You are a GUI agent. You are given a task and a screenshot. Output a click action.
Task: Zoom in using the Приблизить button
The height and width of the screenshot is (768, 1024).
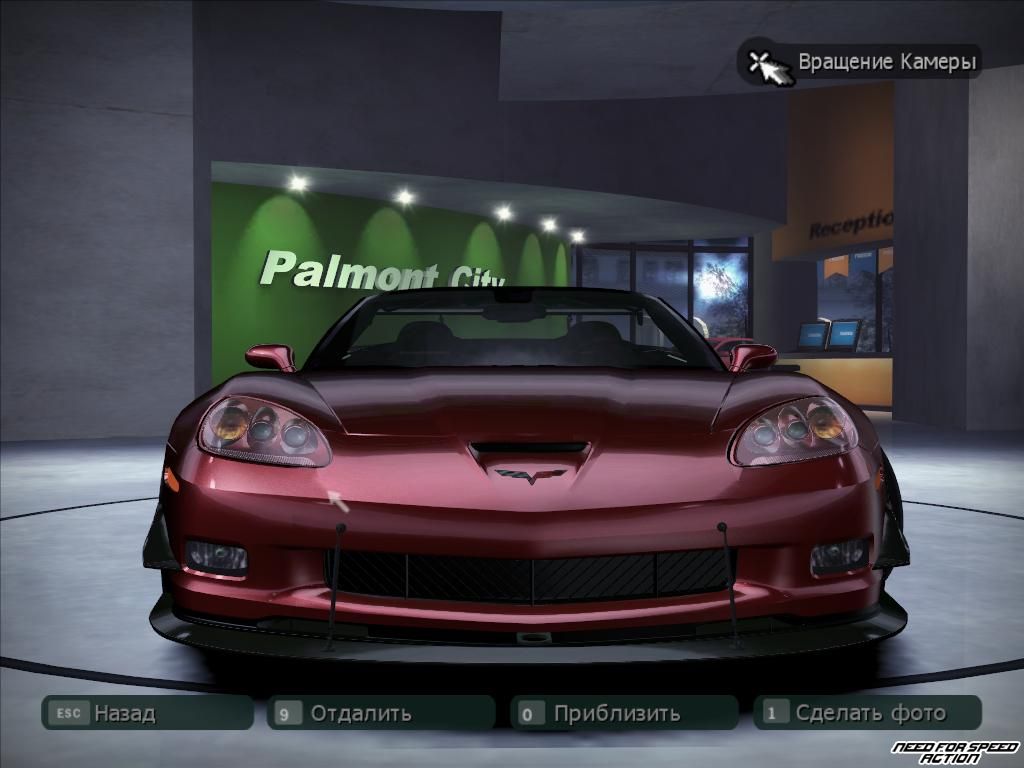point(624,713)
